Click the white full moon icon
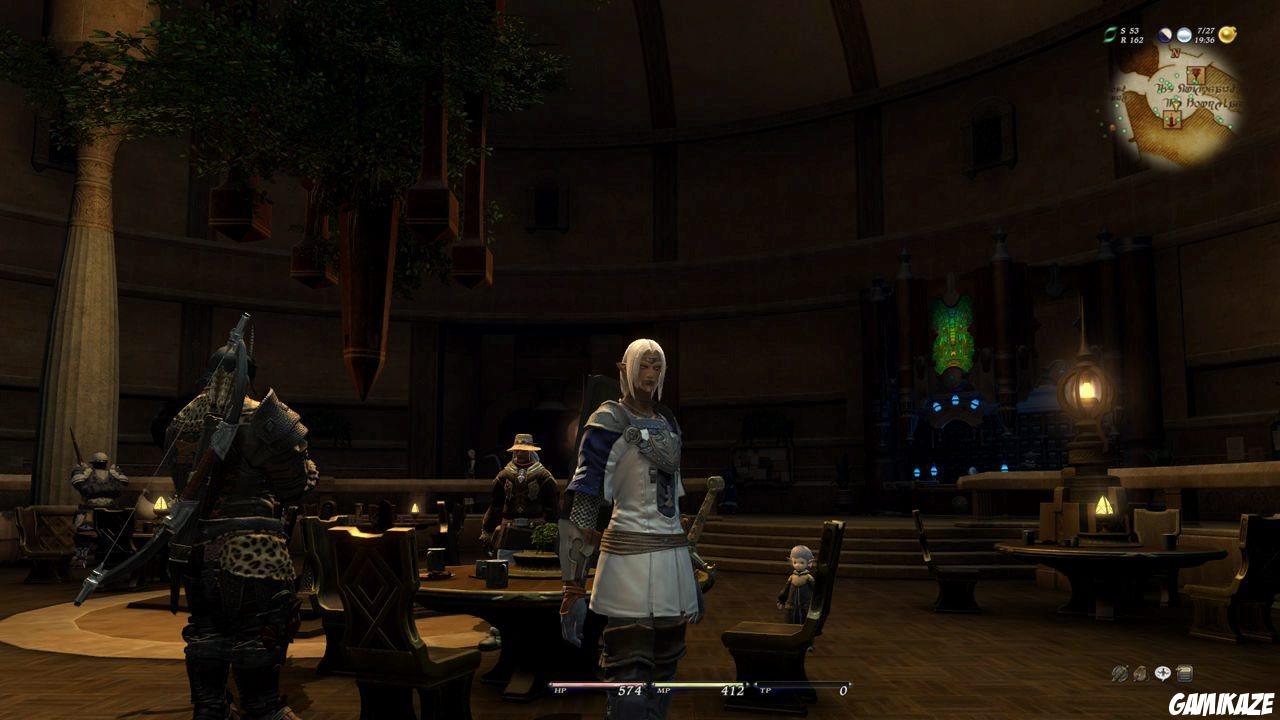Viewport: 1280px width, 720px height. coord(1184,35)
